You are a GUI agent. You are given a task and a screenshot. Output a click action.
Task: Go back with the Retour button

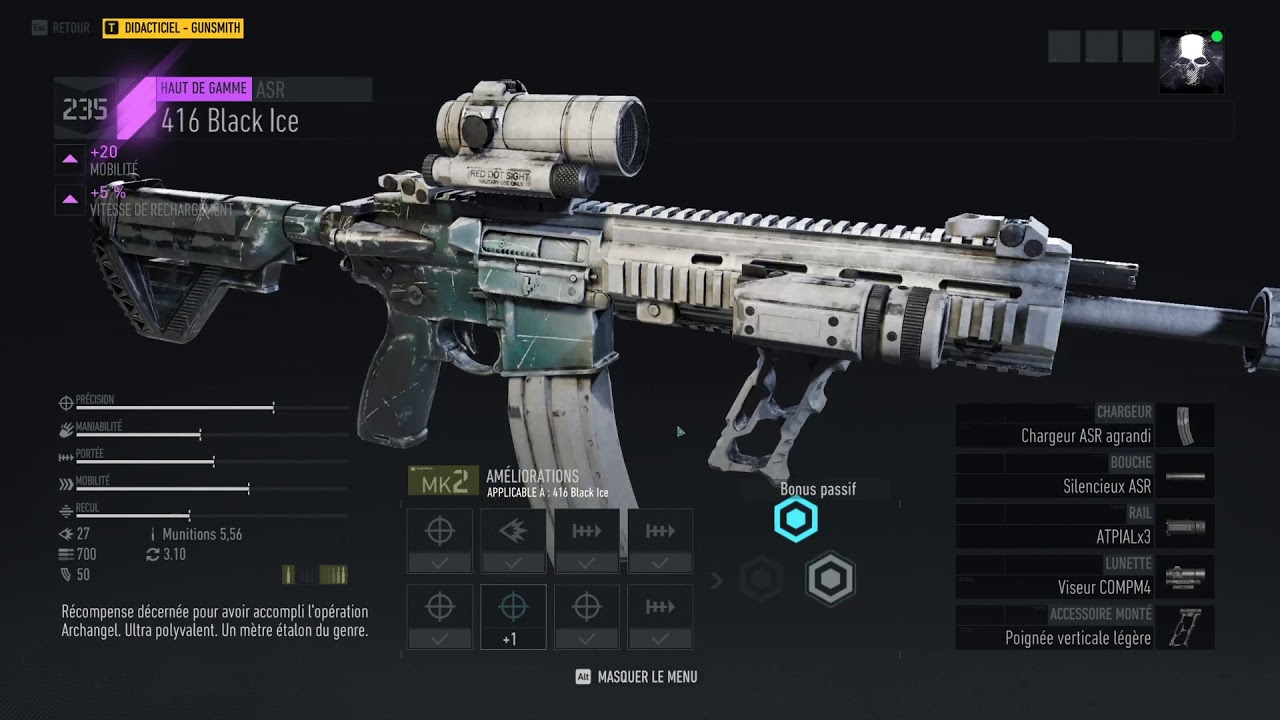coord(61,28)
